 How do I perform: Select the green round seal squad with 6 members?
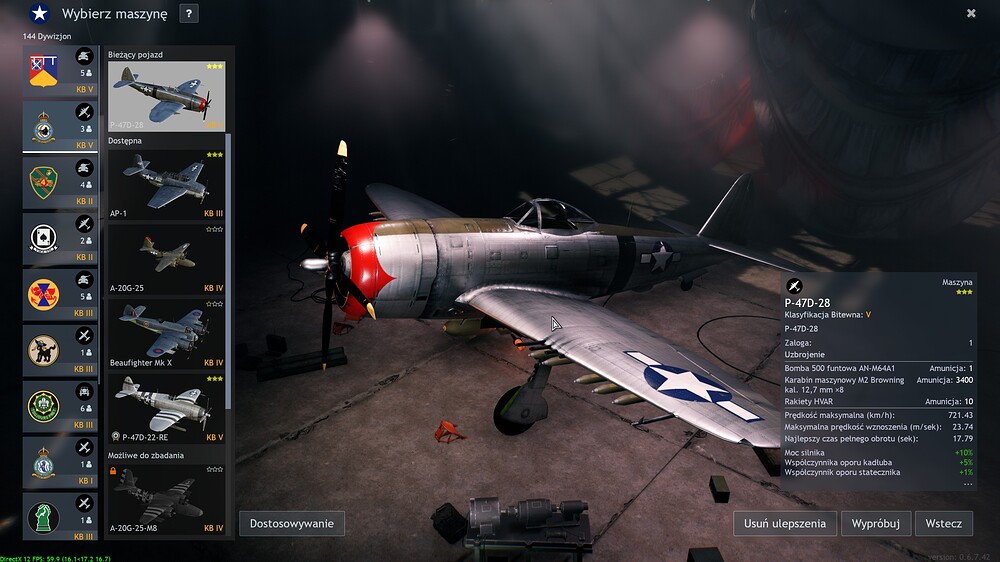click(60, 406)
